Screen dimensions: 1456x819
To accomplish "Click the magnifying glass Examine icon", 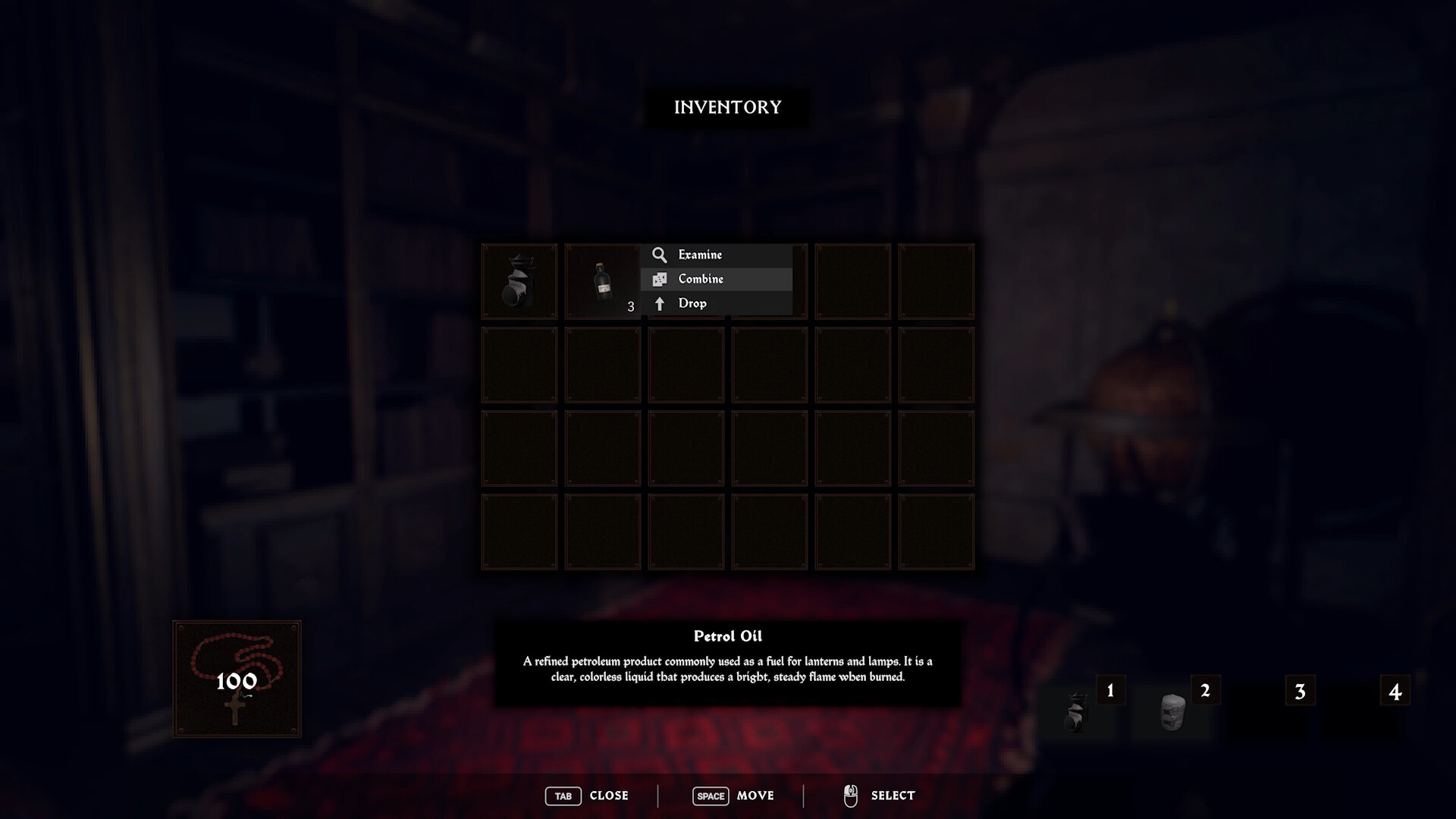I will 659,255.
